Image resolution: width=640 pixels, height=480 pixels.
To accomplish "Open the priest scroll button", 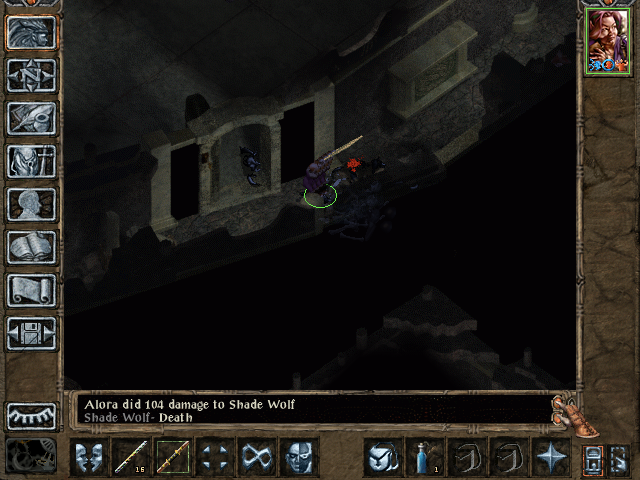I will pos(32,290).
